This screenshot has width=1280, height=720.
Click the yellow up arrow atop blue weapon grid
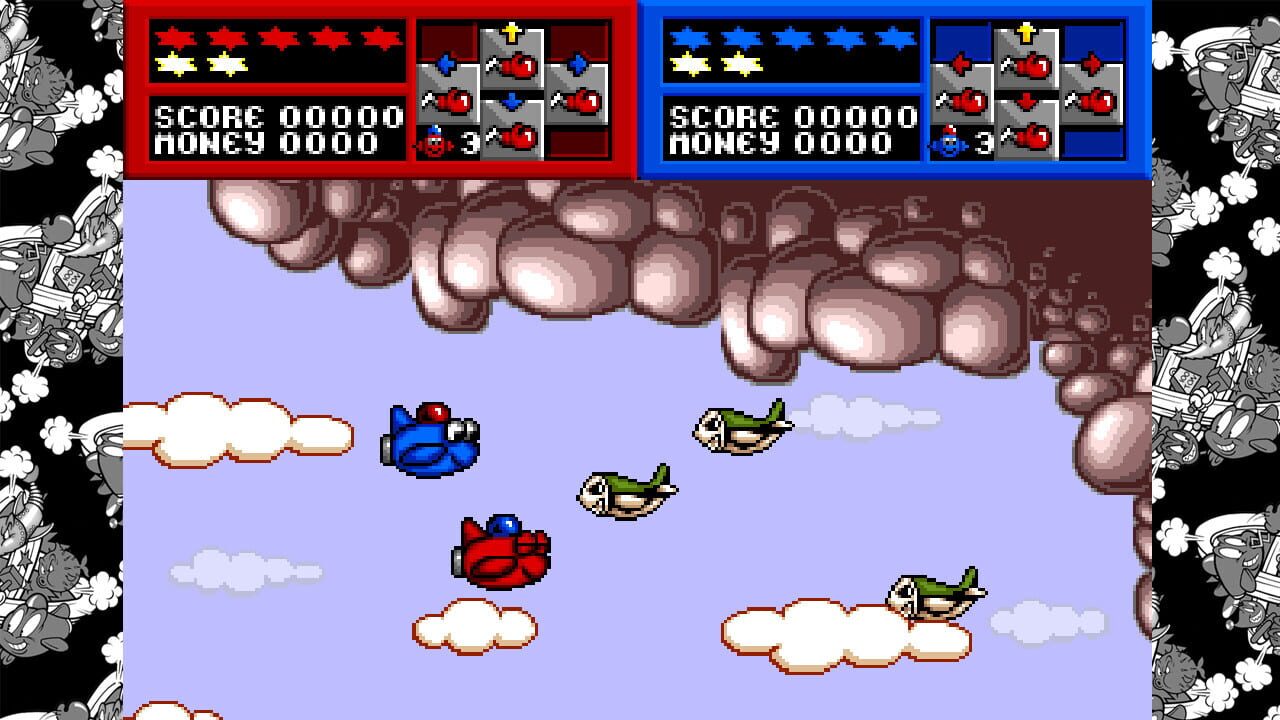[1026, 32]
